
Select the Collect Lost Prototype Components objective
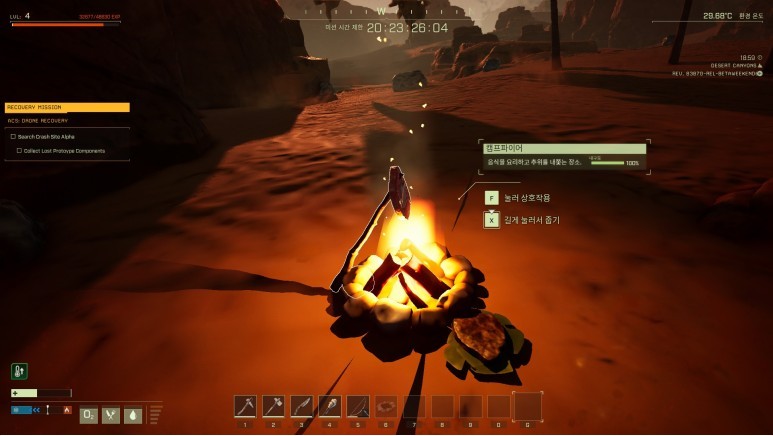[x=64, y=151]
